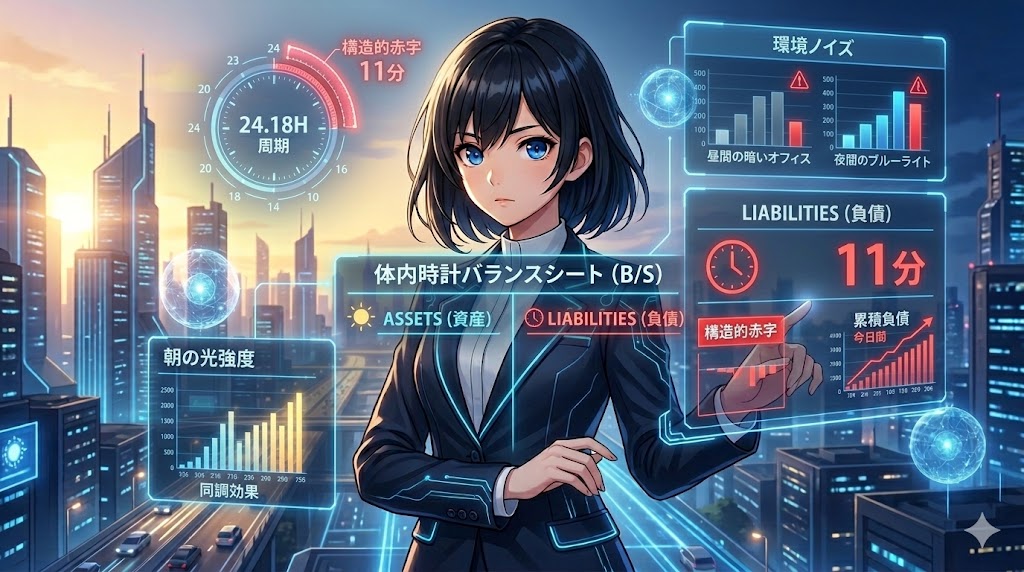Click the red clock icon beside 11分

[x=733, y=262]
